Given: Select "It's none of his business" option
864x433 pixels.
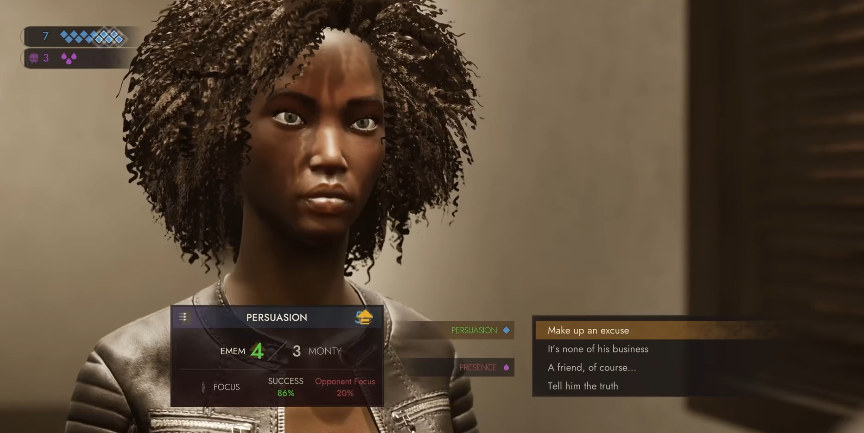Looking at the screenshot, I should [598, 349].
